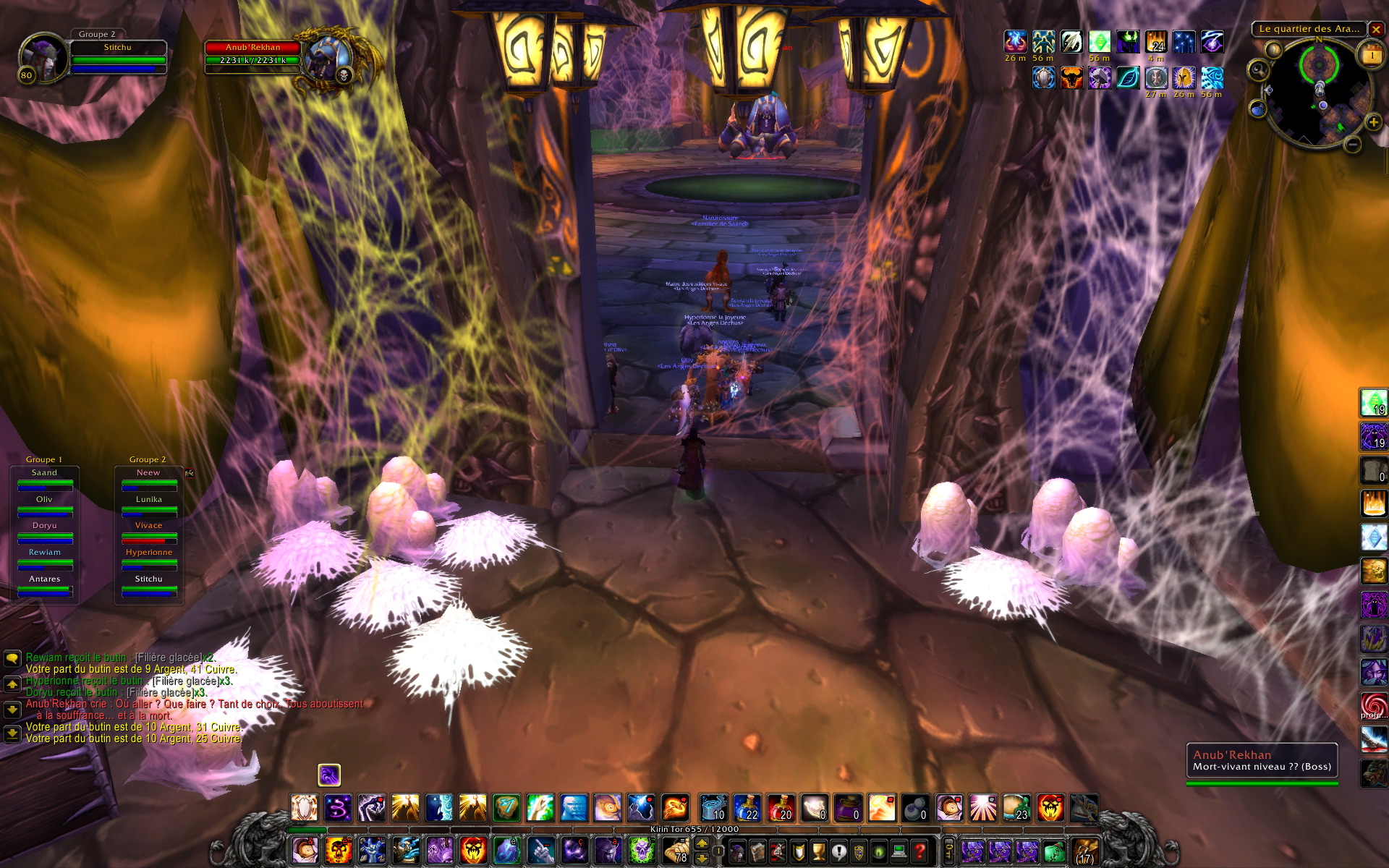This screenshot has height=868, width=1389.
Task: Page the action bar up with arrow
Action: pyautogui.click(x=702, y=843)
